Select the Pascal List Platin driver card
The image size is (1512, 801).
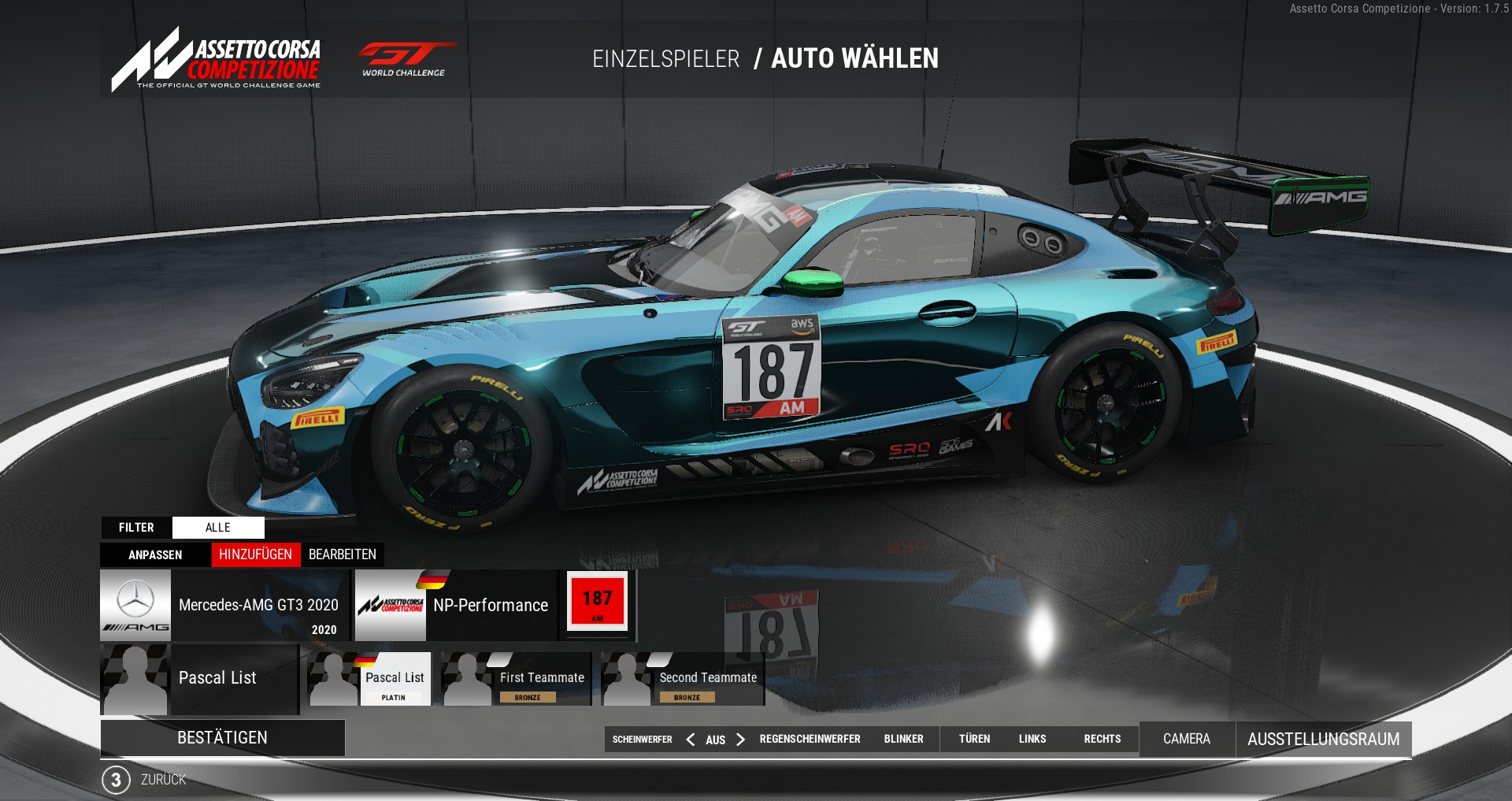[369, 679]
